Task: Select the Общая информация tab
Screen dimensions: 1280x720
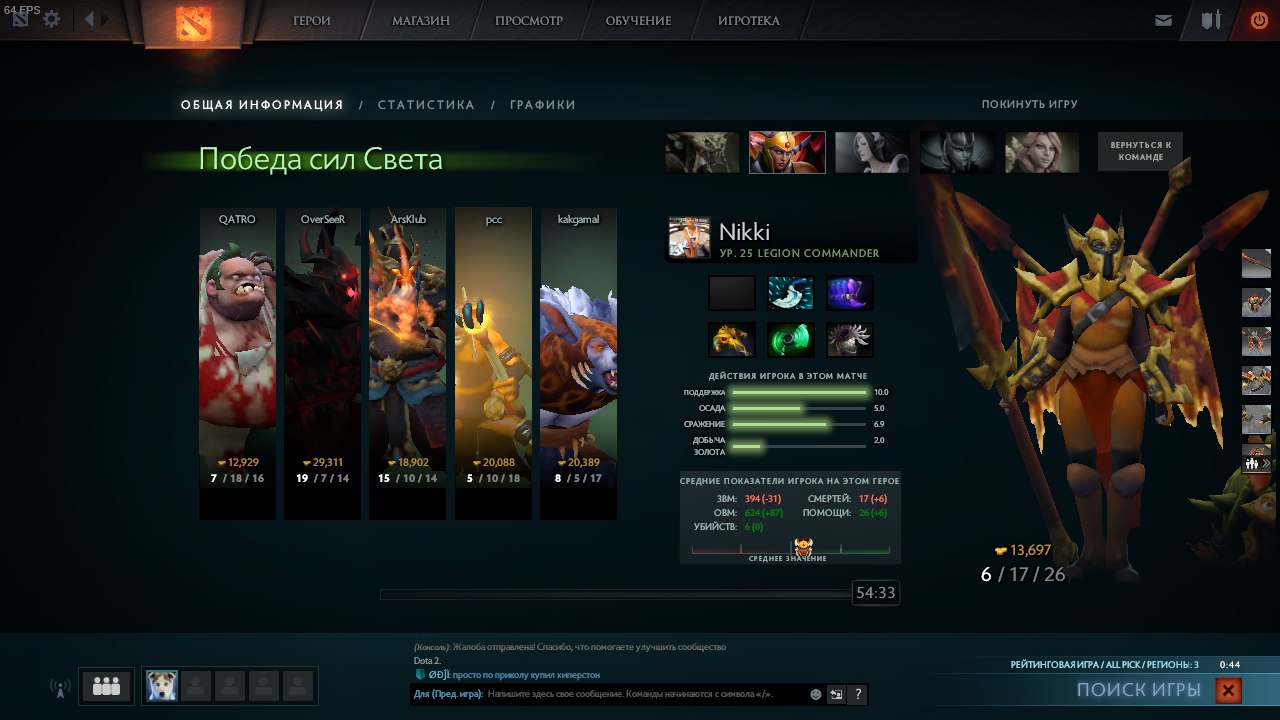Action: point(262,105)
